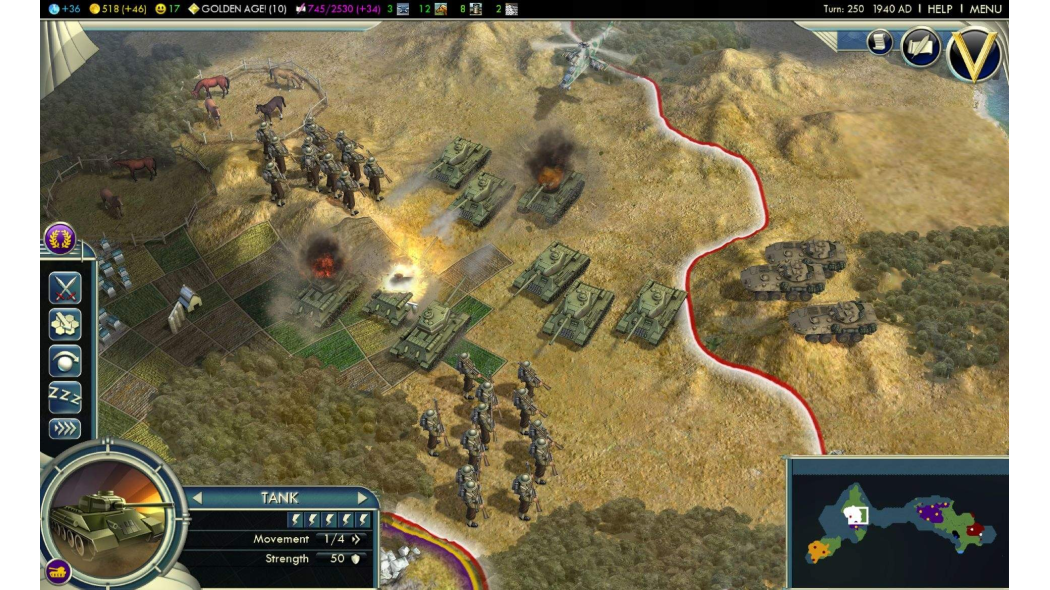Open the social policies quill button

pos(920,47)
